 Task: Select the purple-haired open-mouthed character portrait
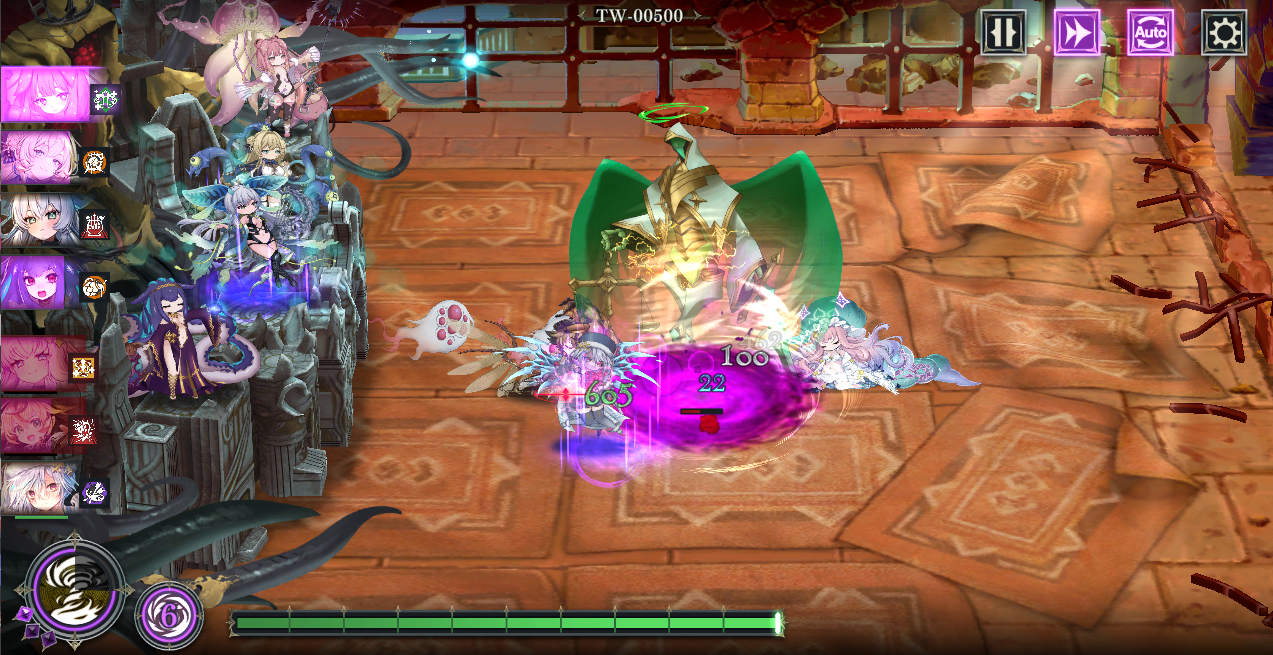(35, 282)
